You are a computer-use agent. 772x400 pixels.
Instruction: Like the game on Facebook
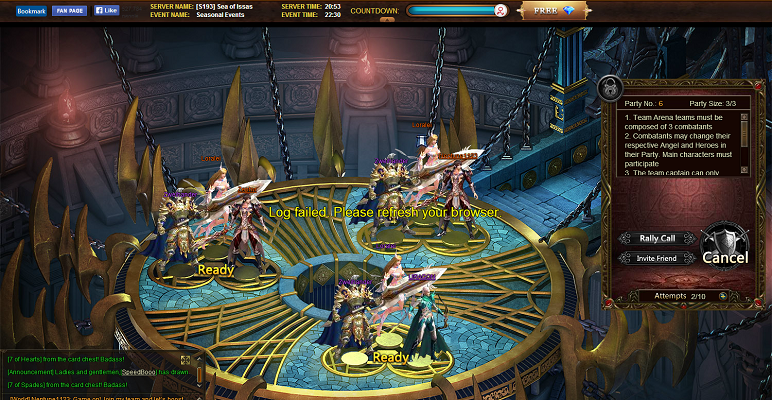(106, 10)
